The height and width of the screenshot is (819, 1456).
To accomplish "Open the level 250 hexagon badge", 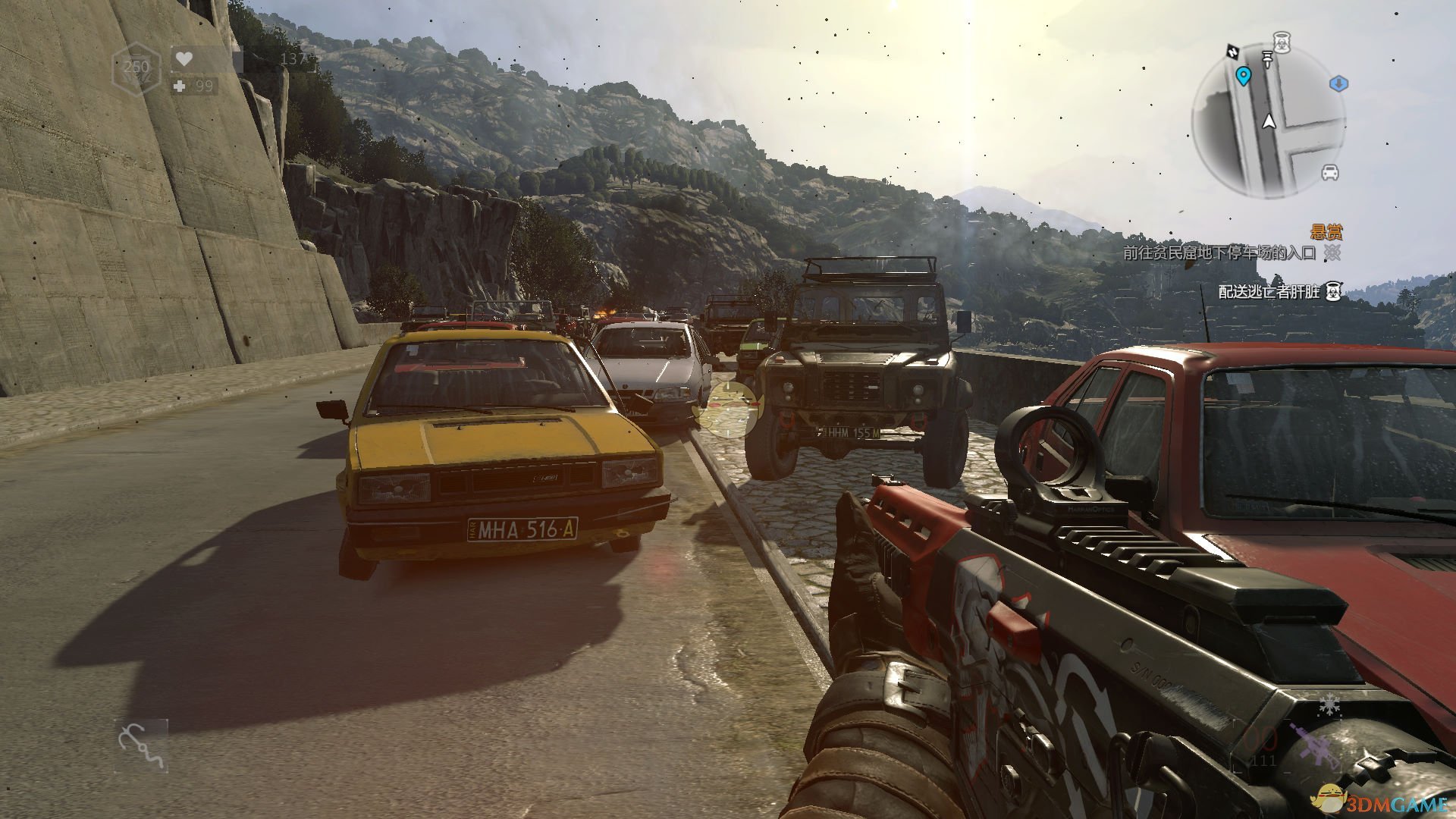I will coord(136,67).
